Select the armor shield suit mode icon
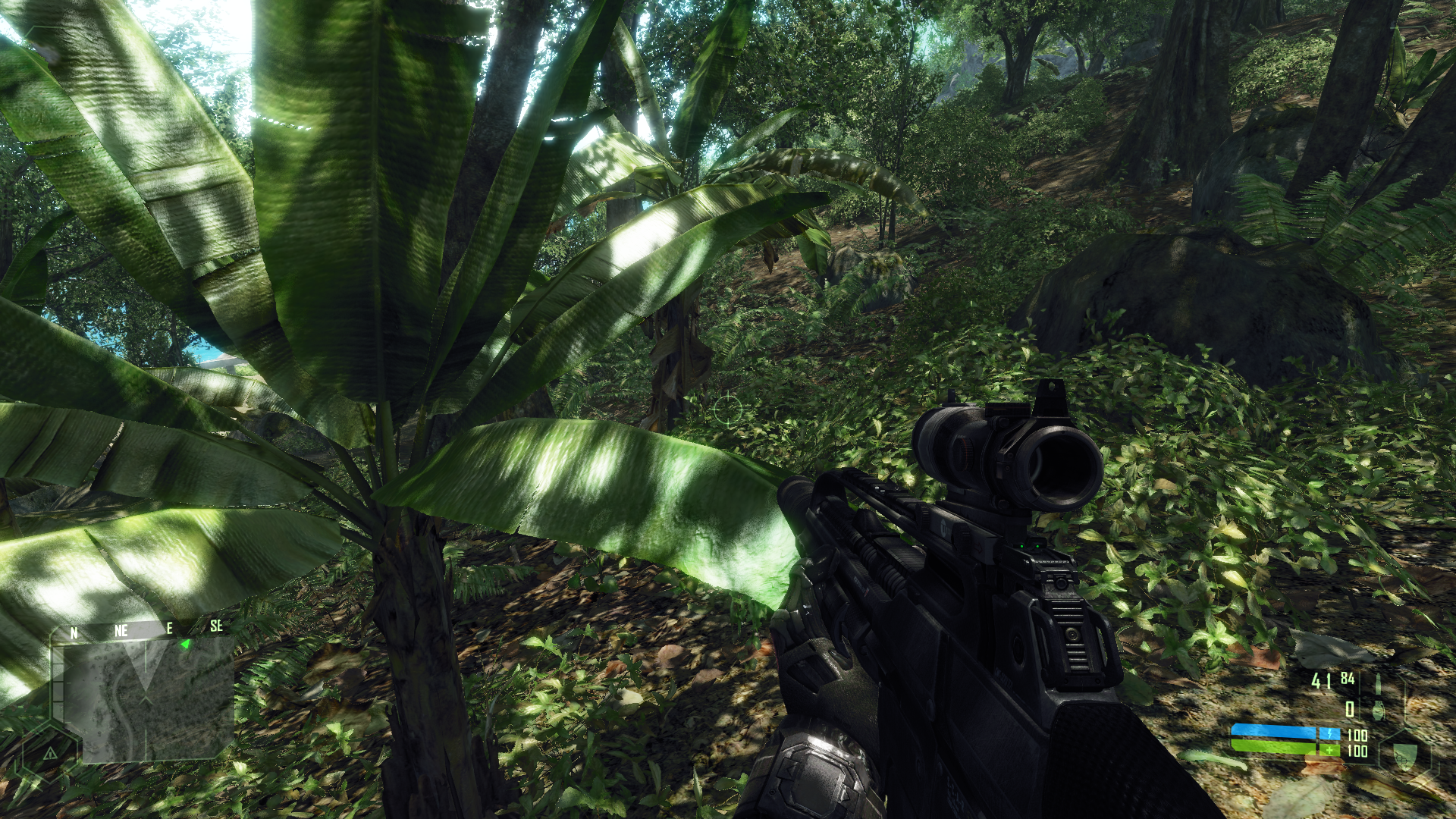 click(x=1404, y=754)
